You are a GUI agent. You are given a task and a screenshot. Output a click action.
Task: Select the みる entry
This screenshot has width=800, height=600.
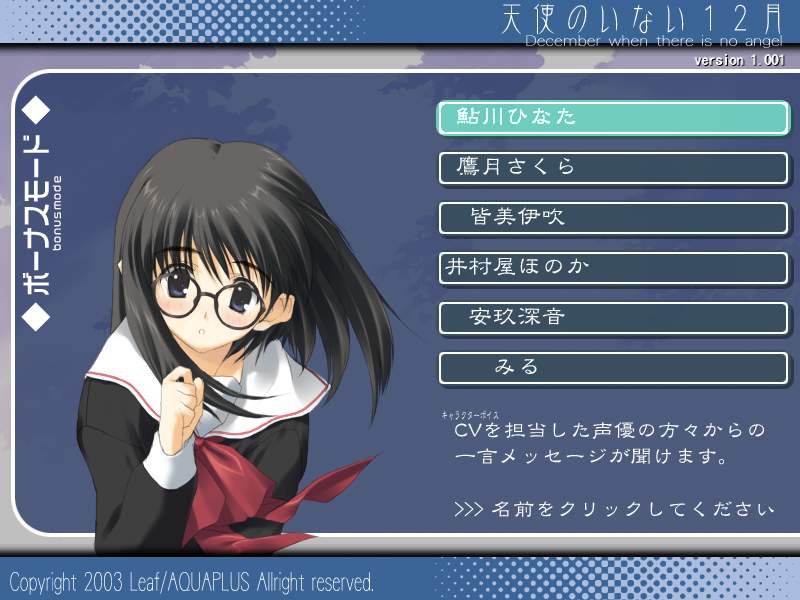[613, 367]
